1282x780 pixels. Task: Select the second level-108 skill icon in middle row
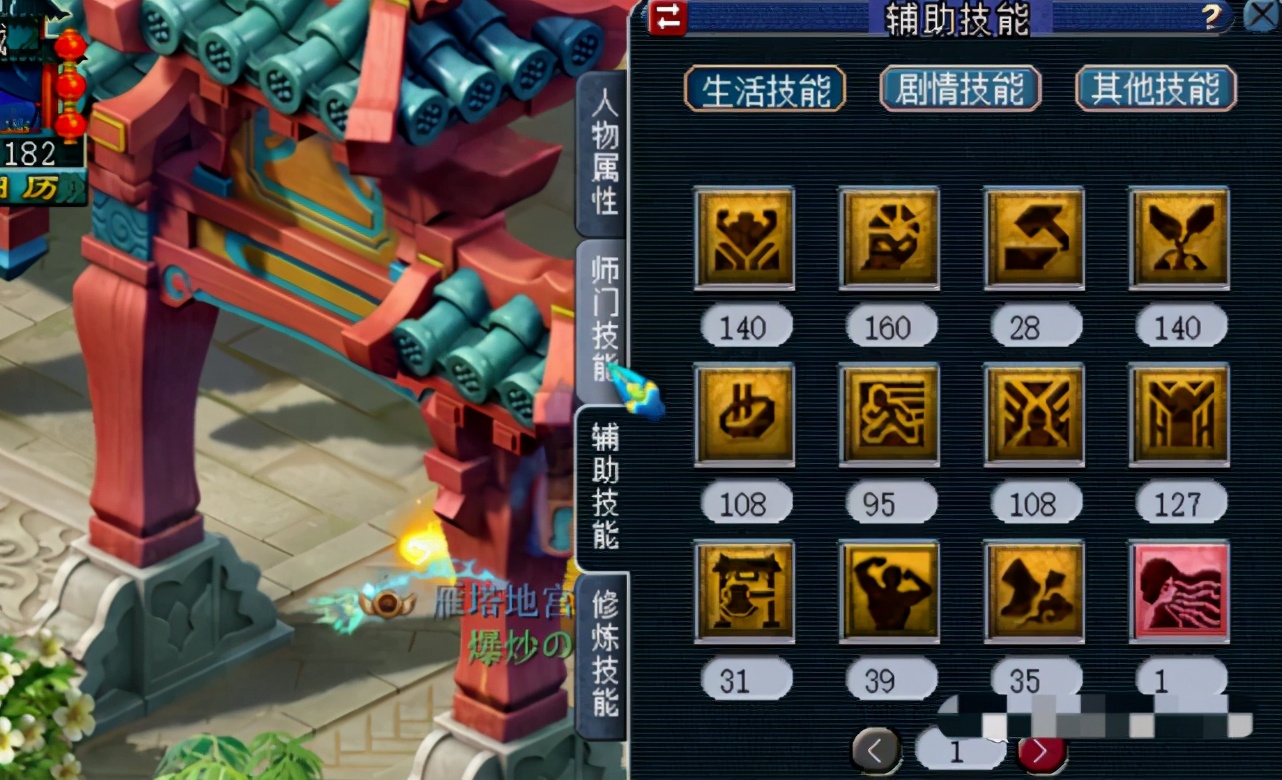click(x=1034, y=413)
